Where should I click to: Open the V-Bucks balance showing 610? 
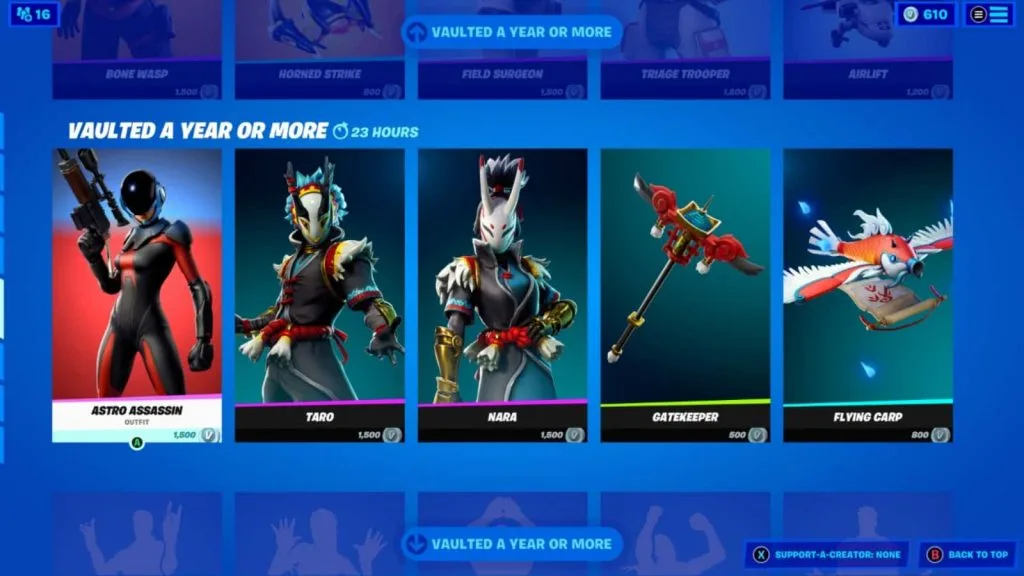(926, 15)
